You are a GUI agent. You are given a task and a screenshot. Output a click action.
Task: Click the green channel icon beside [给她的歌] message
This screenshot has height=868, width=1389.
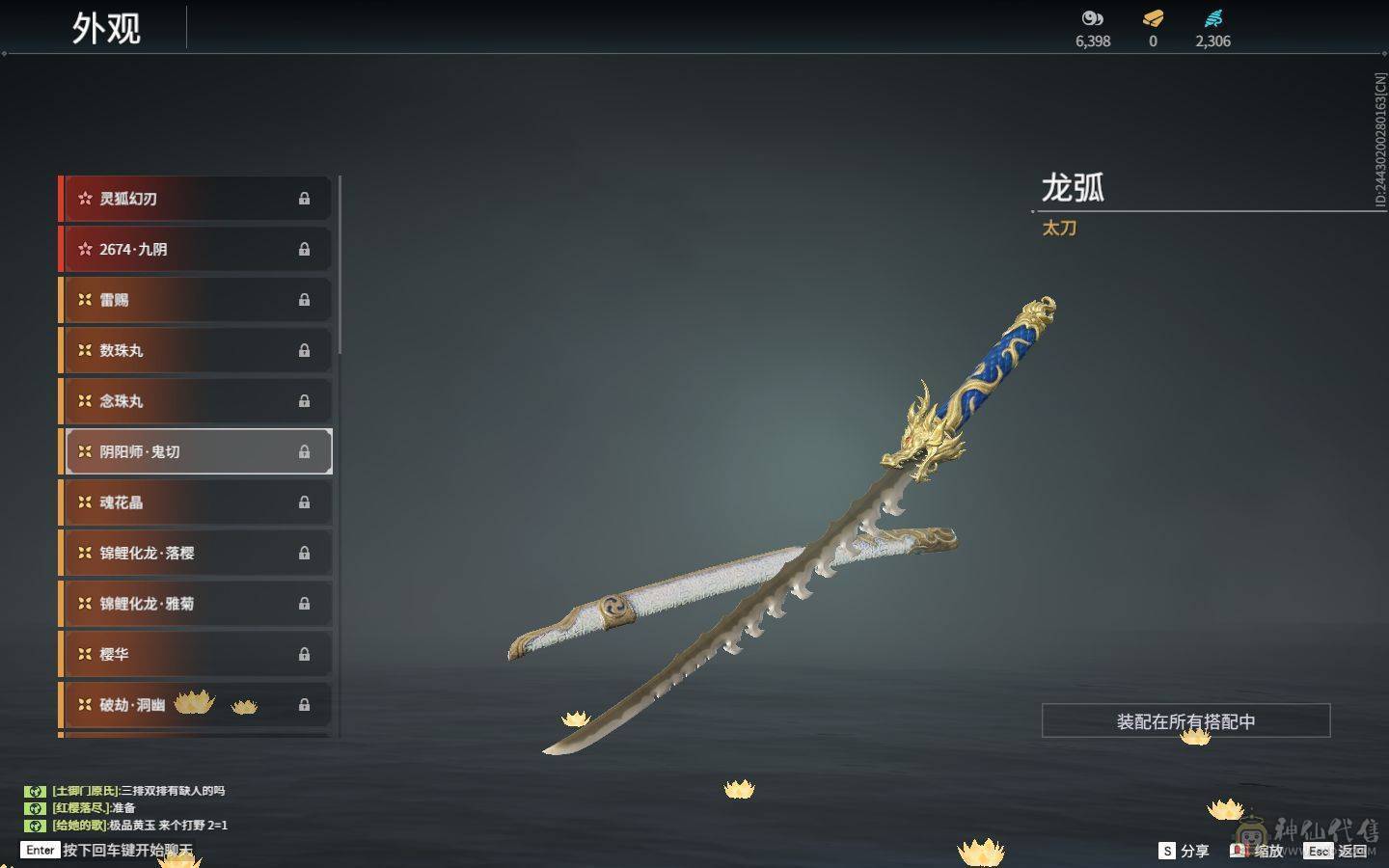36,826
